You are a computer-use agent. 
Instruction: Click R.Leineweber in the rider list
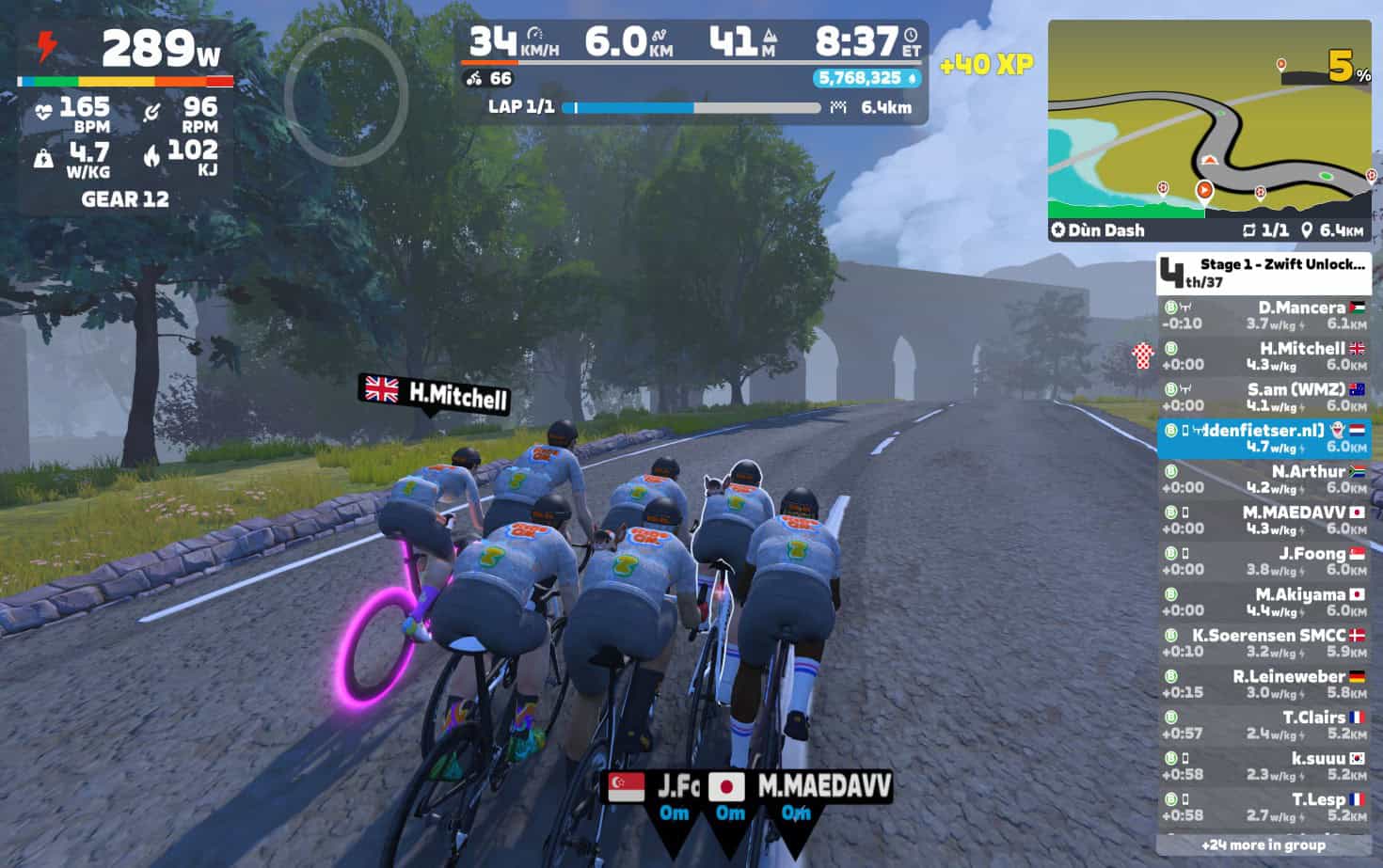pyautogui.click(x=1263, y=684)
